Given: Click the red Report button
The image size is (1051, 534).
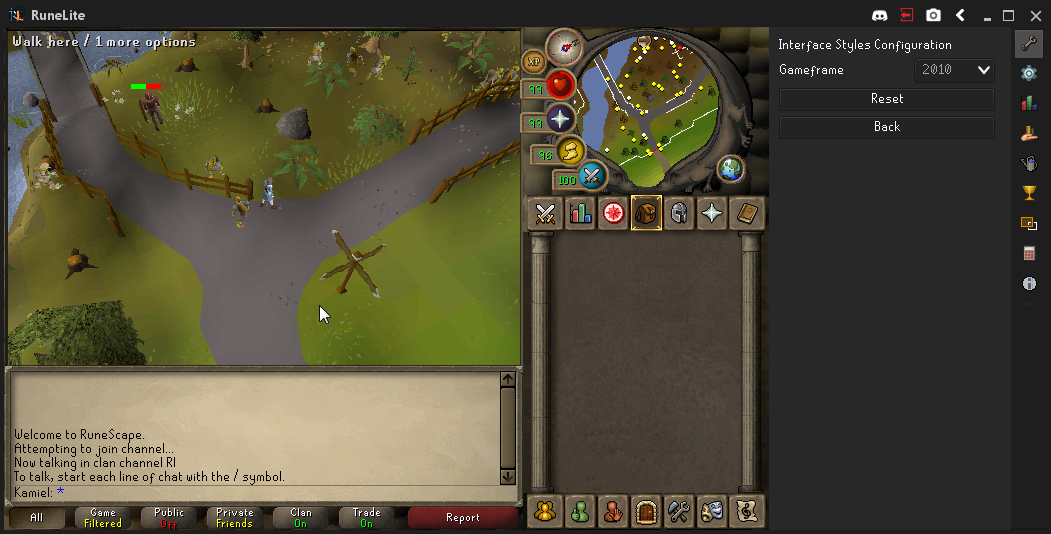Looking at the screenshot, I should [463, 518].
